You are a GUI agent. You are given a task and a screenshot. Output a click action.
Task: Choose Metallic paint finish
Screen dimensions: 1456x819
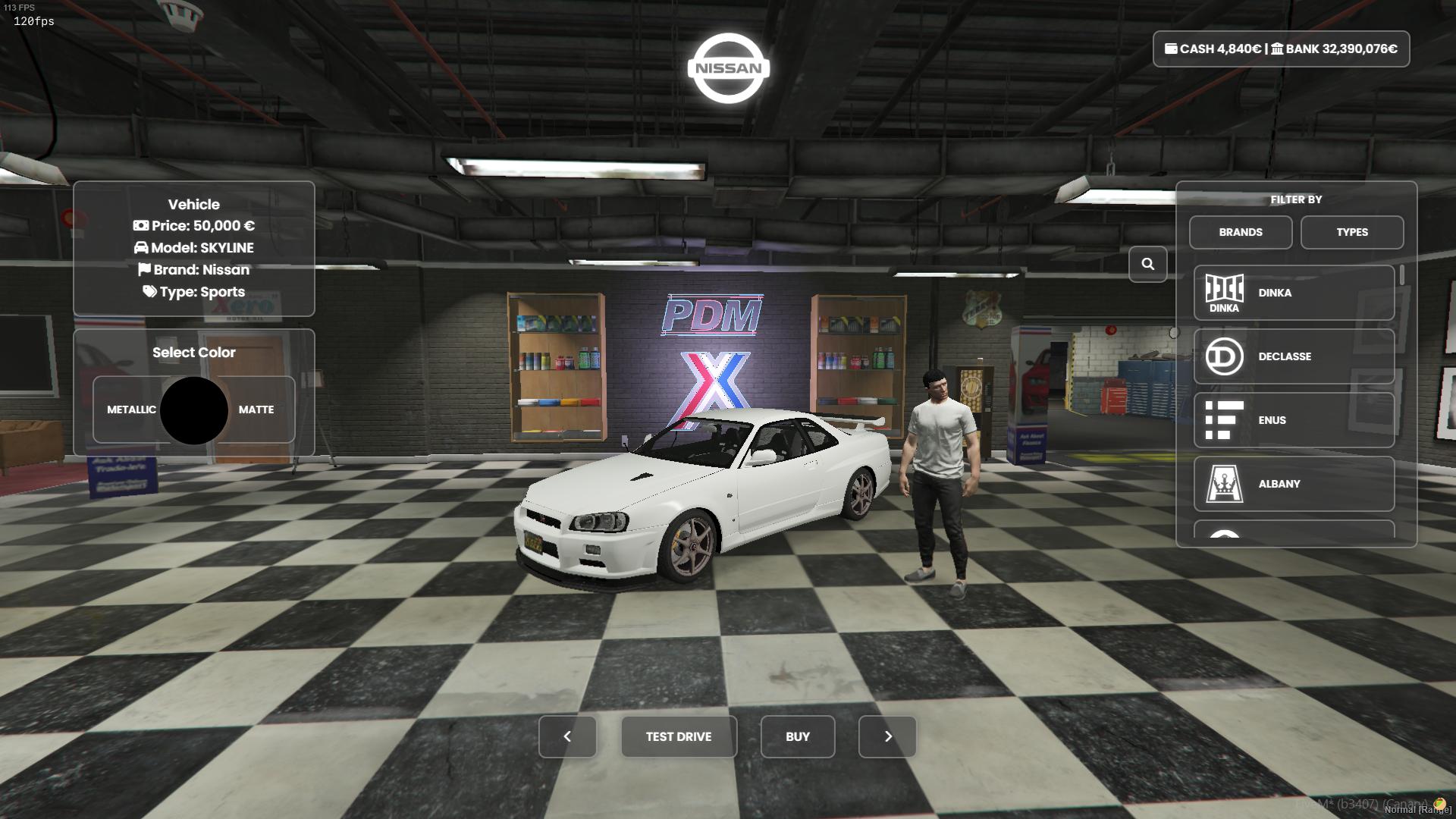point(130,409)
